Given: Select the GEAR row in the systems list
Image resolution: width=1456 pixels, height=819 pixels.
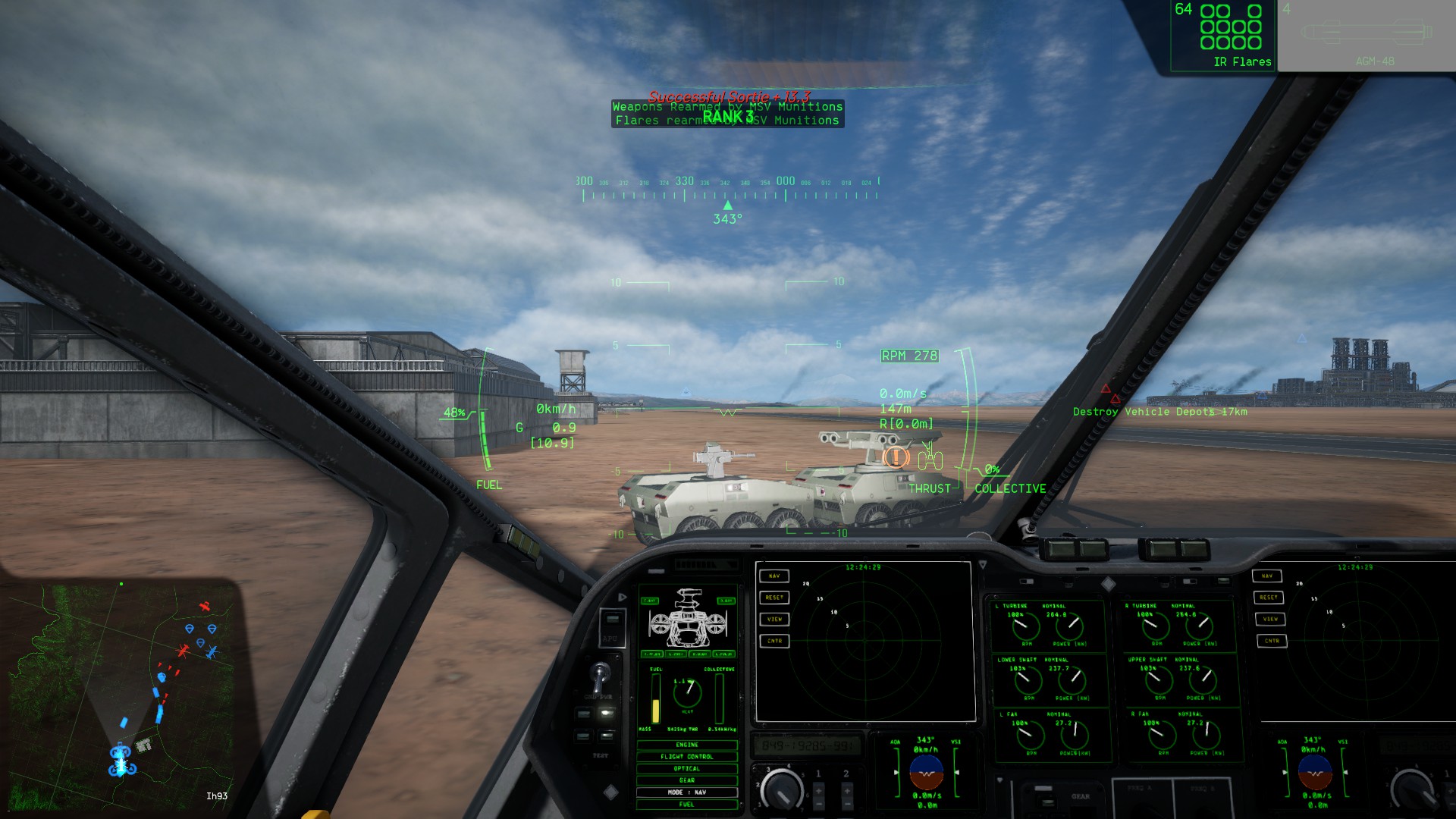Looking at the screenshot, I should [x=687, y=780].
